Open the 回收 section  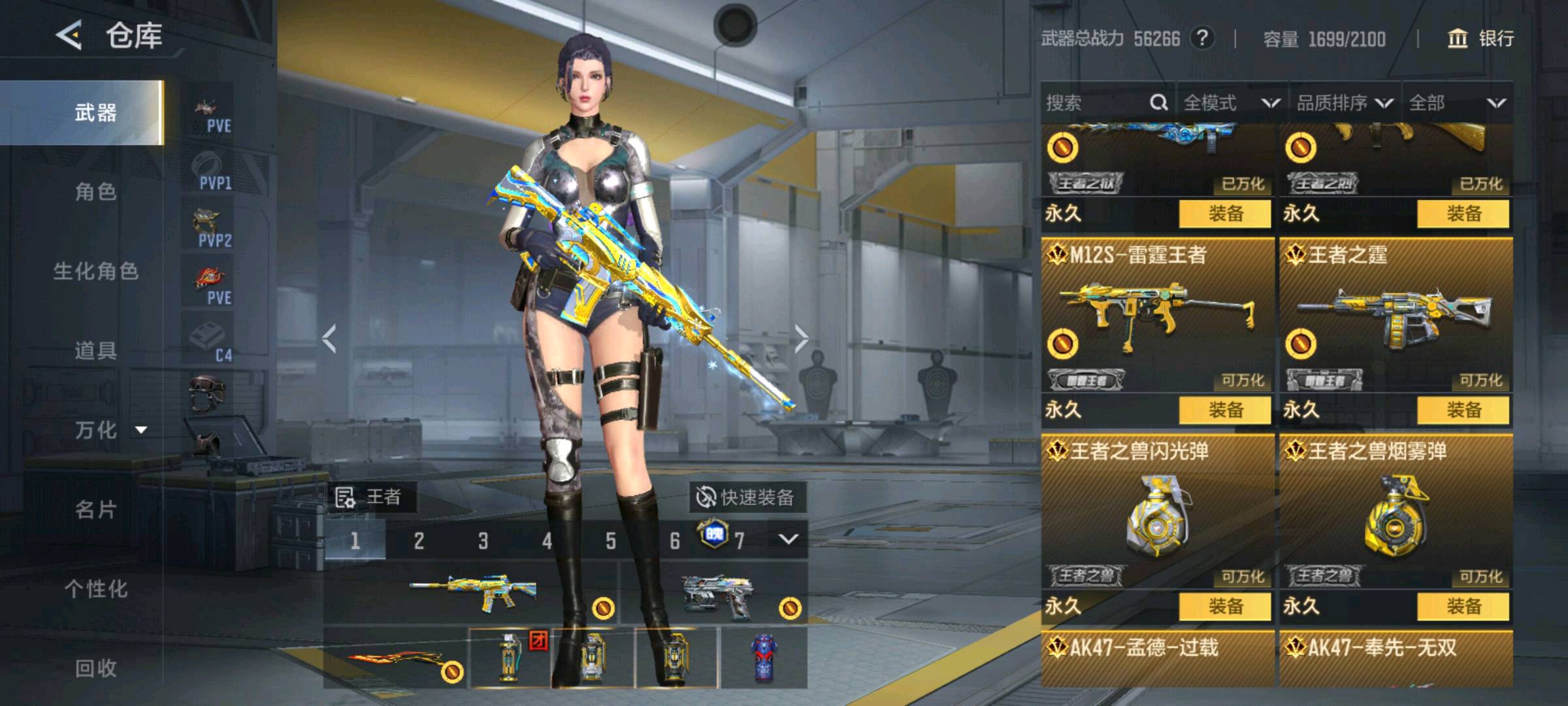pos(95,668)
